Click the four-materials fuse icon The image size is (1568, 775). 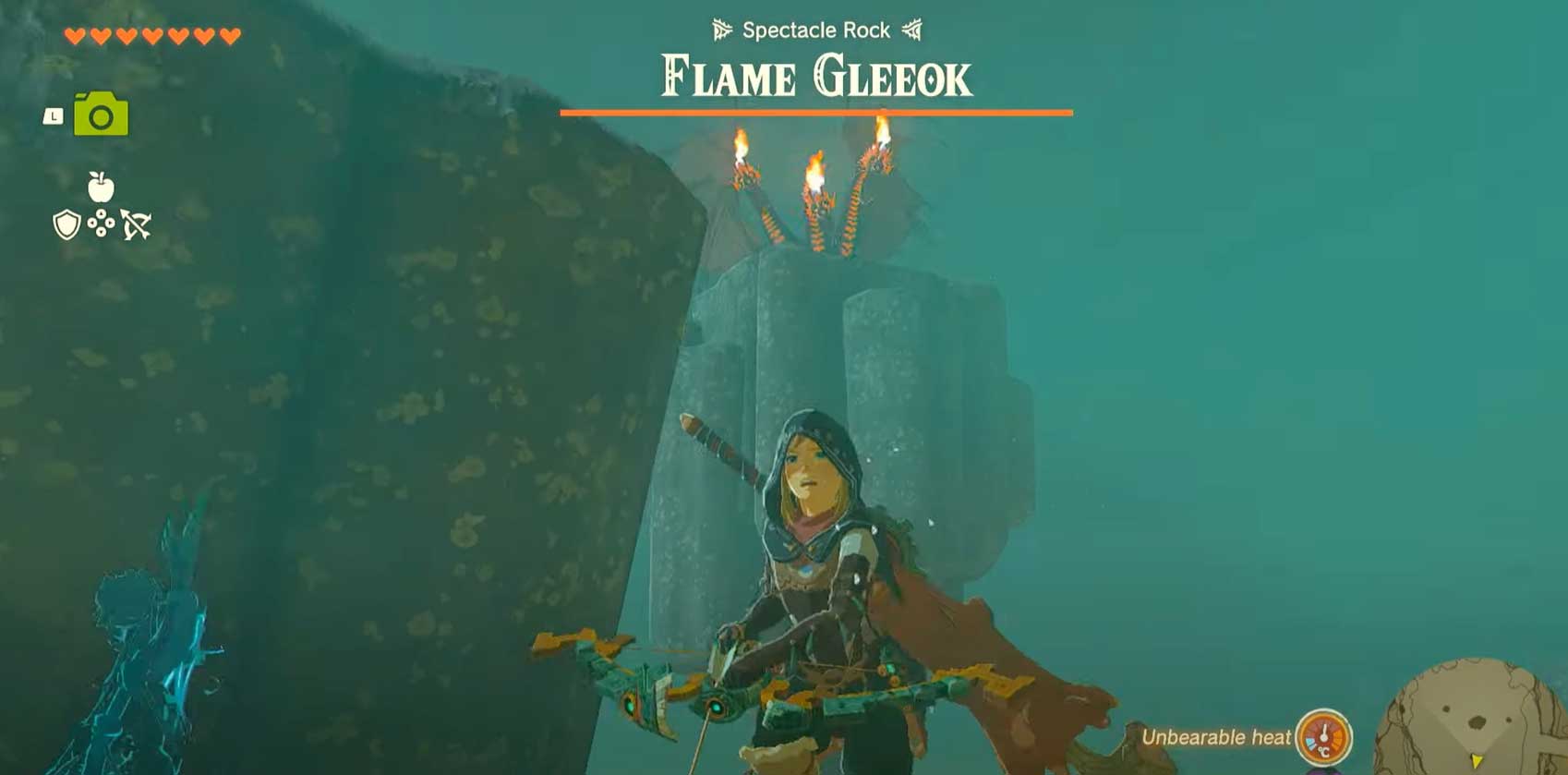[101, 224]
